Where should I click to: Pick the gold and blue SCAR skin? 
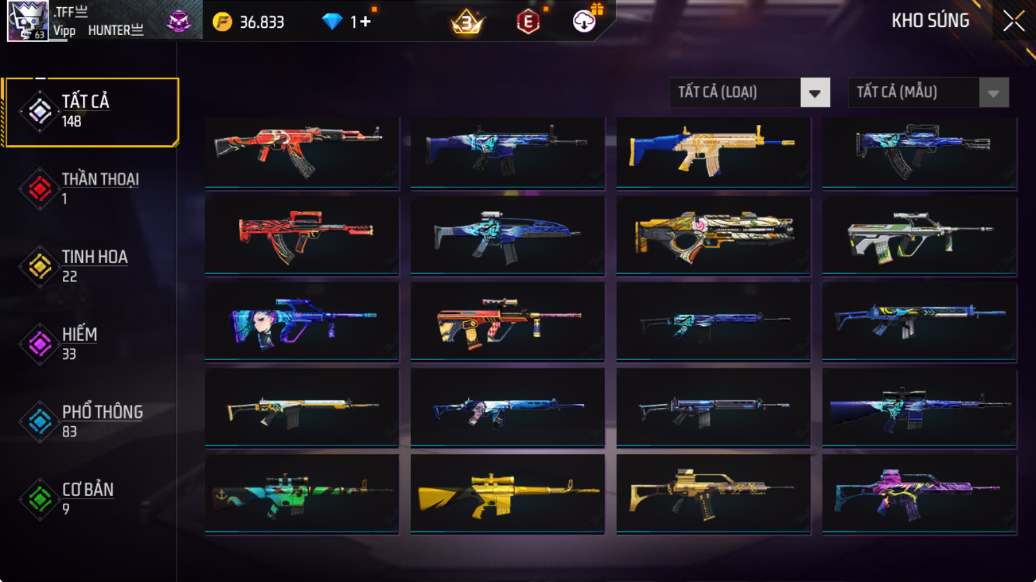712,152
